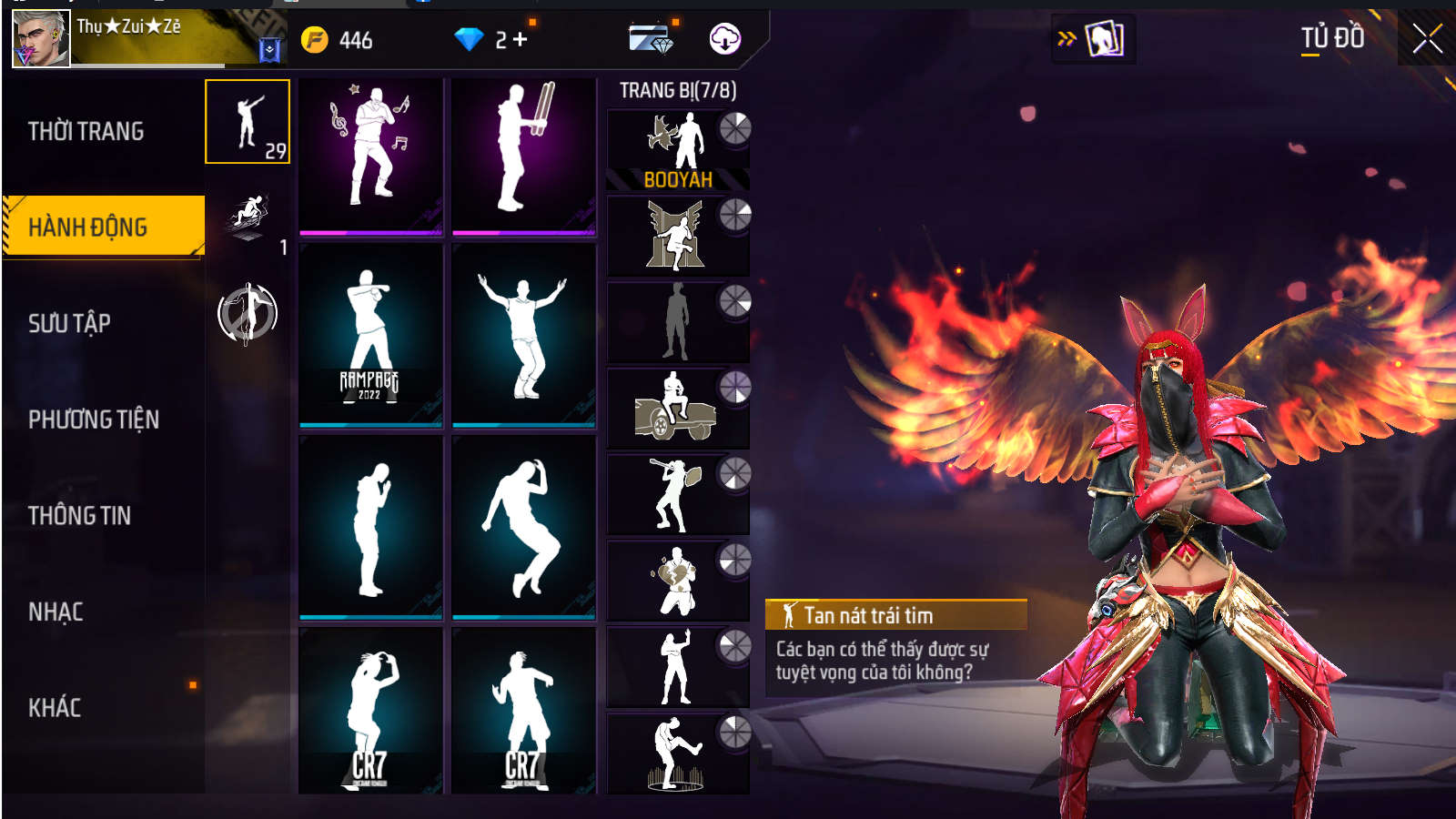Switch to the SƯU TẬP section
The height and width of the screenshot is (819, 1456).
coord(70,323)
